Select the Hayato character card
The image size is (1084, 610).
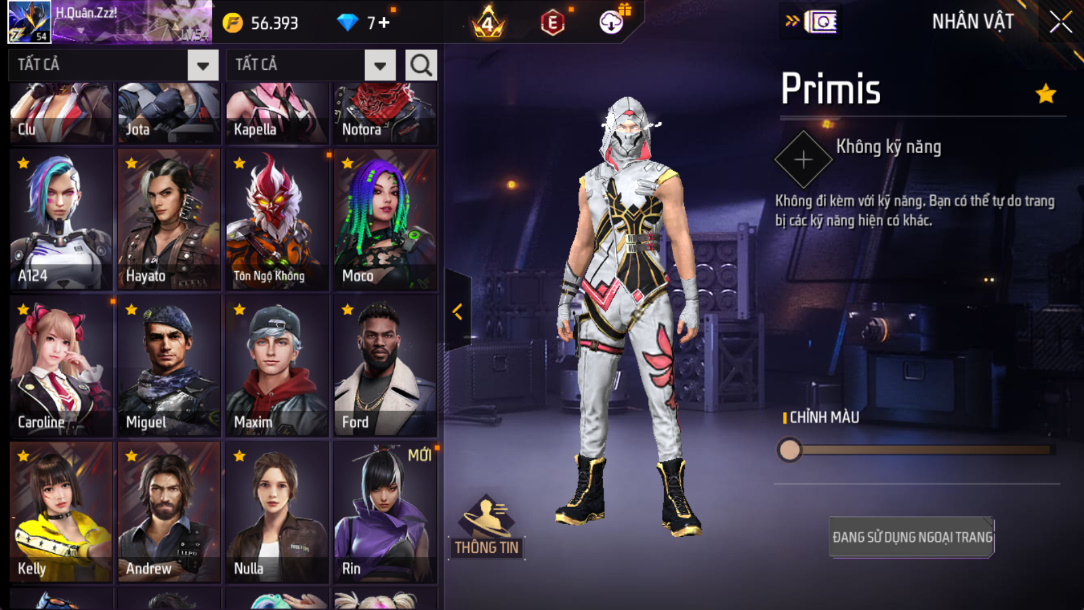click(169, 220)
